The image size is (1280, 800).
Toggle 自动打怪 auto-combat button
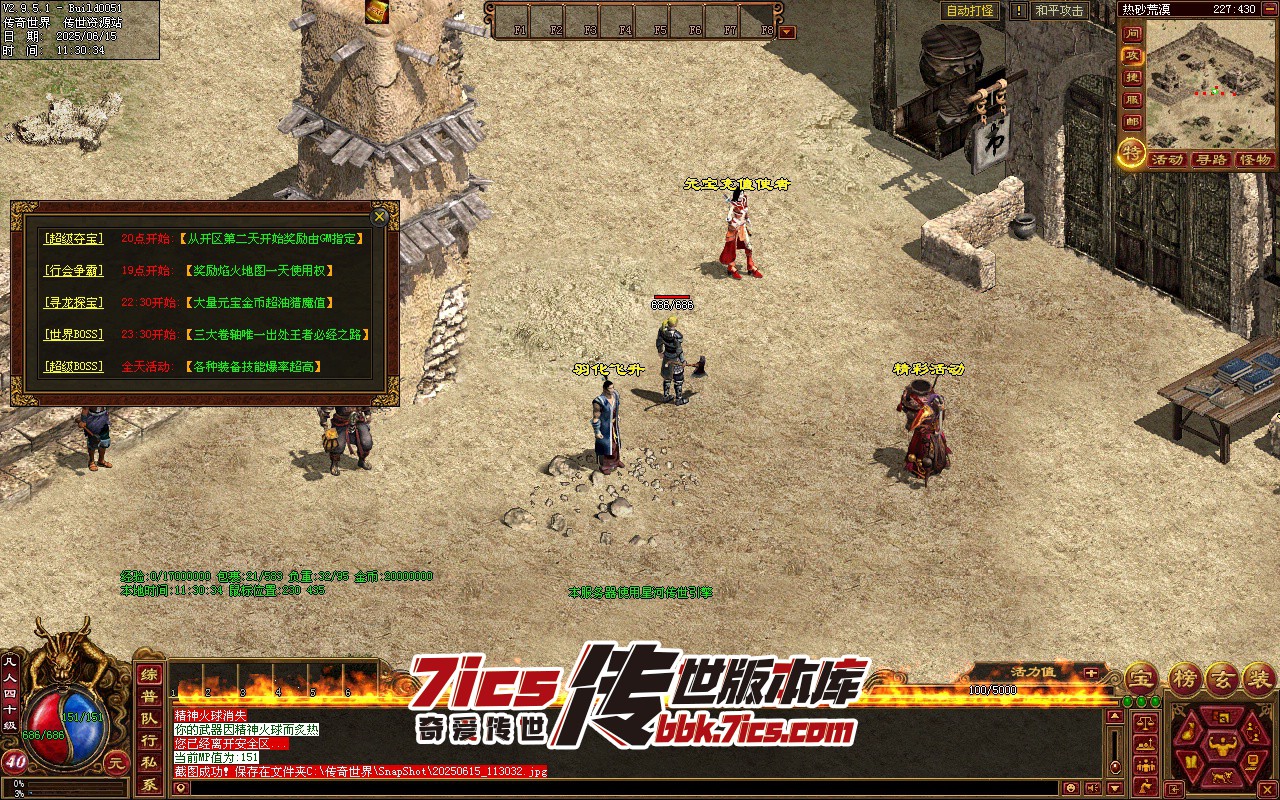tap(970, 11)
